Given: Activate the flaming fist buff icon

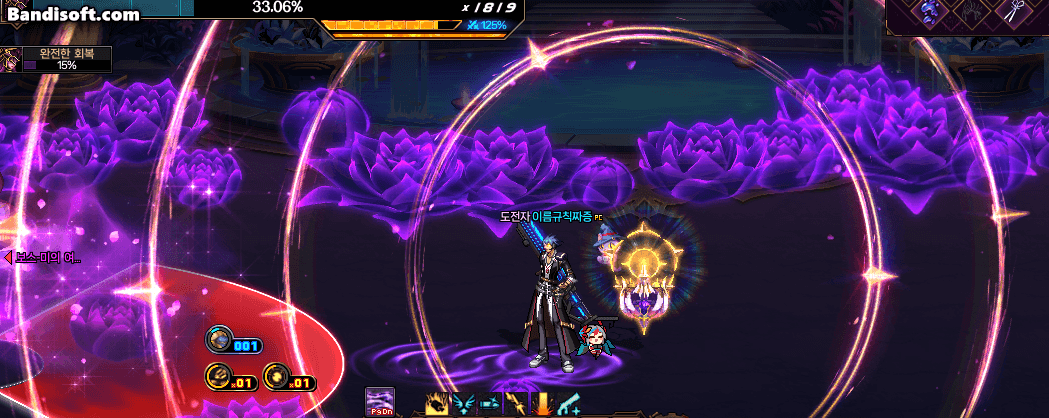Looking at the screenshot, I should pyautogui.click(x=437, y=404).
